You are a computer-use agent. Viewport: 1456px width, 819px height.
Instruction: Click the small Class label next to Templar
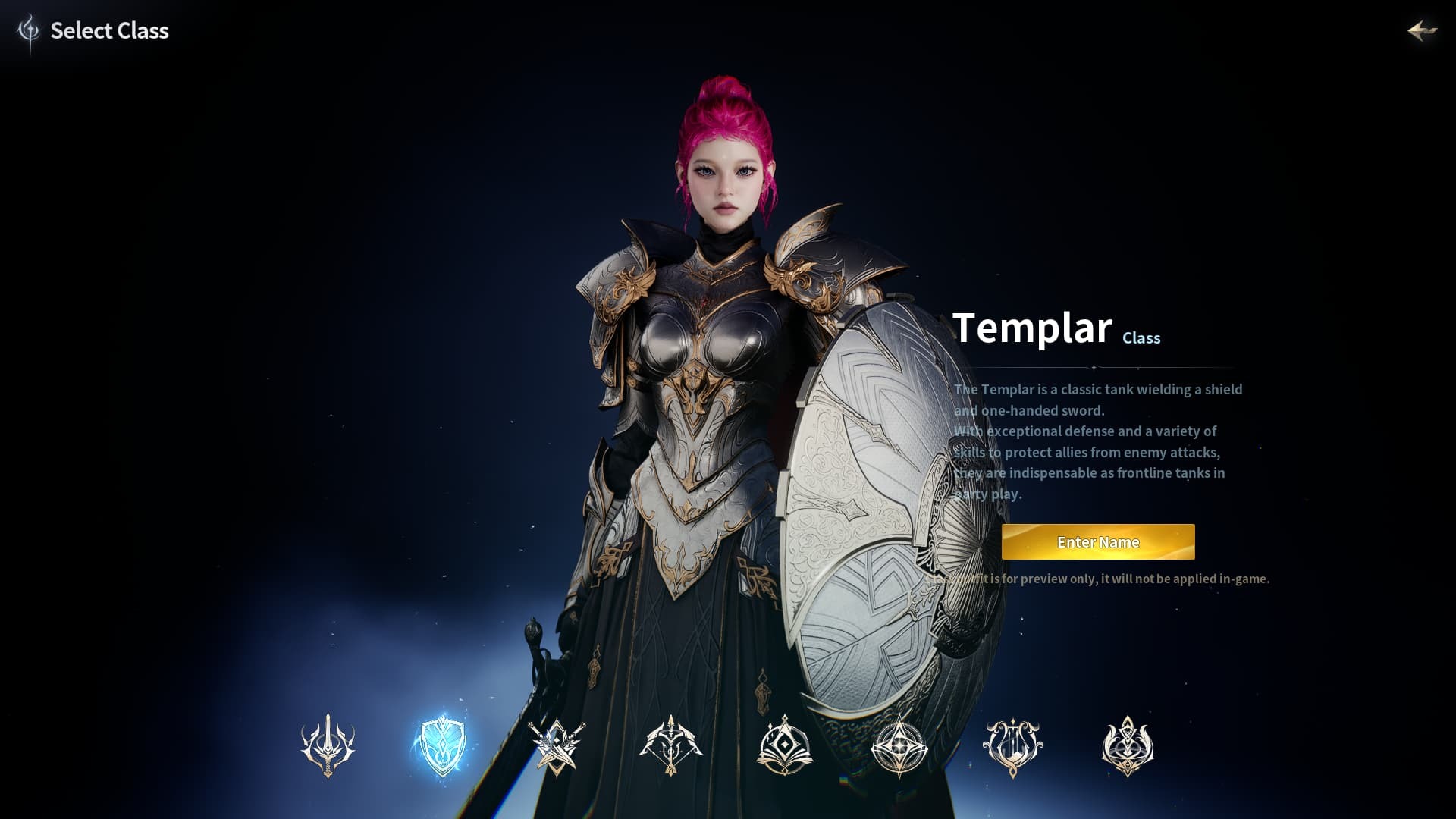[1141, 338]
